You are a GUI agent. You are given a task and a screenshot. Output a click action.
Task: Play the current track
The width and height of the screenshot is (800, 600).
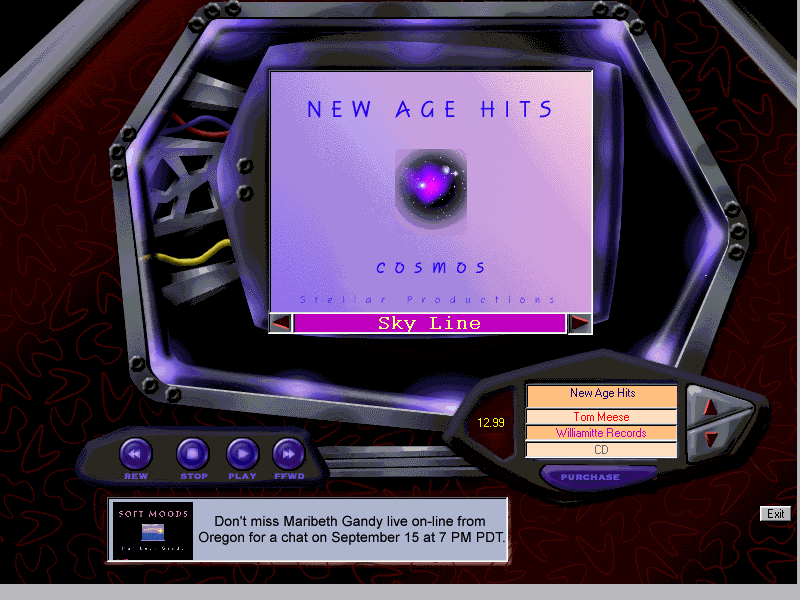(x=242, y=454)
